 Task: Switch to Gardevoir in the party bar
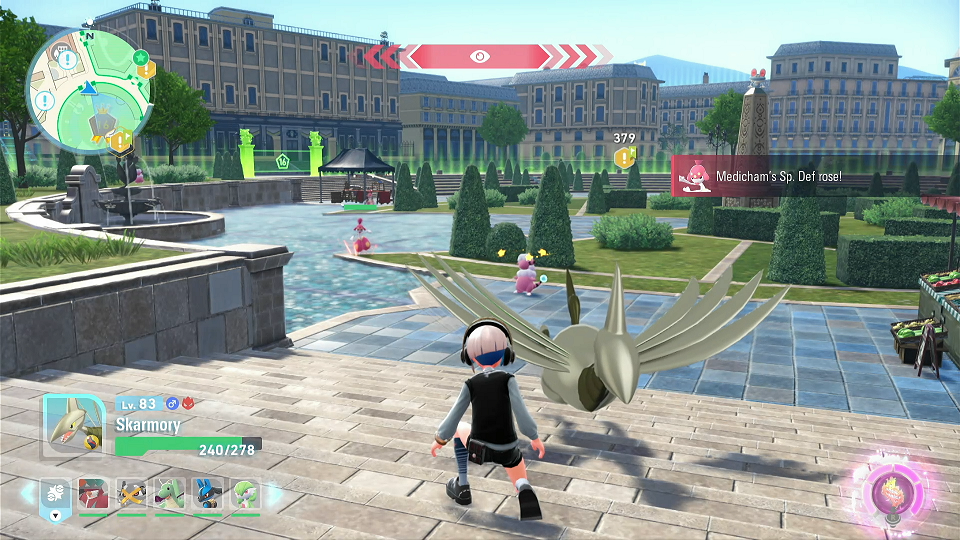pos(246,494)
